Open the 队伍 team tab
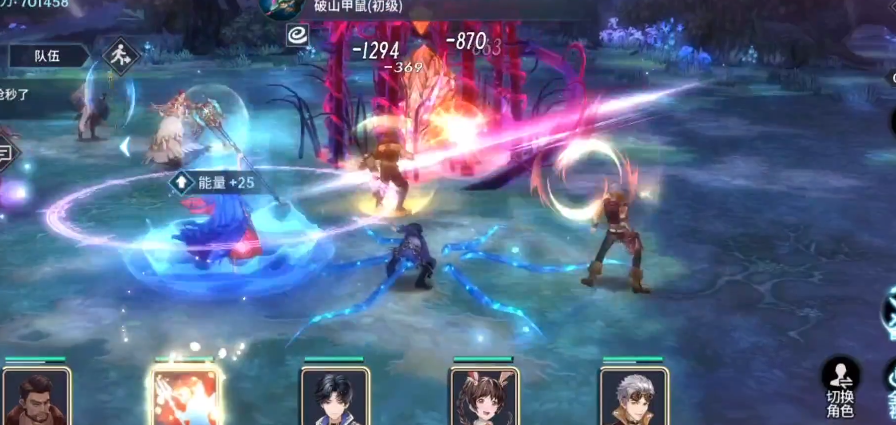This screenshot has height=425, width=896. [x=47, y=56]
